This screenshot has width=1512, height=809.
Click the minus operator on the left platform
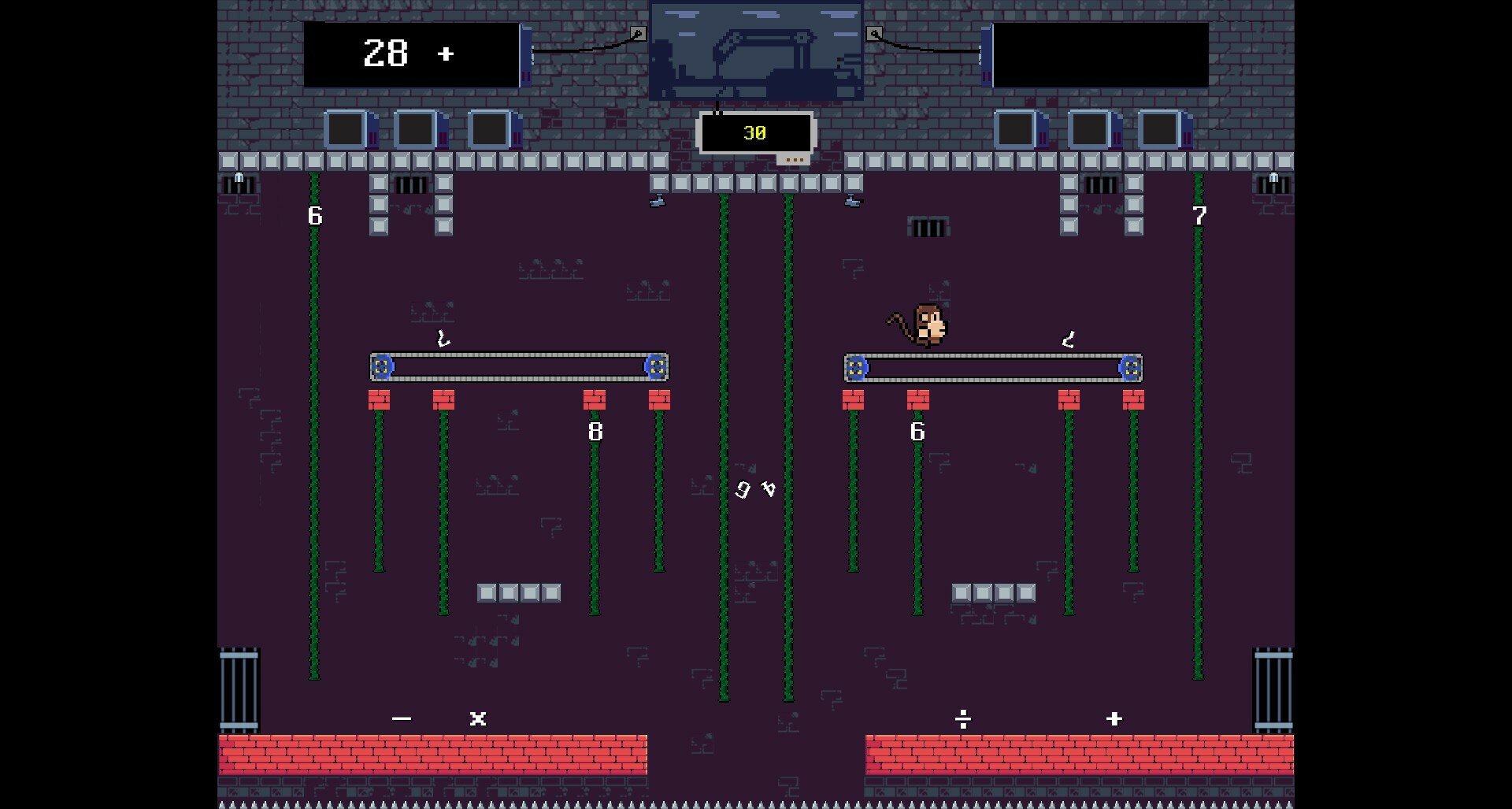click(402, 718)
